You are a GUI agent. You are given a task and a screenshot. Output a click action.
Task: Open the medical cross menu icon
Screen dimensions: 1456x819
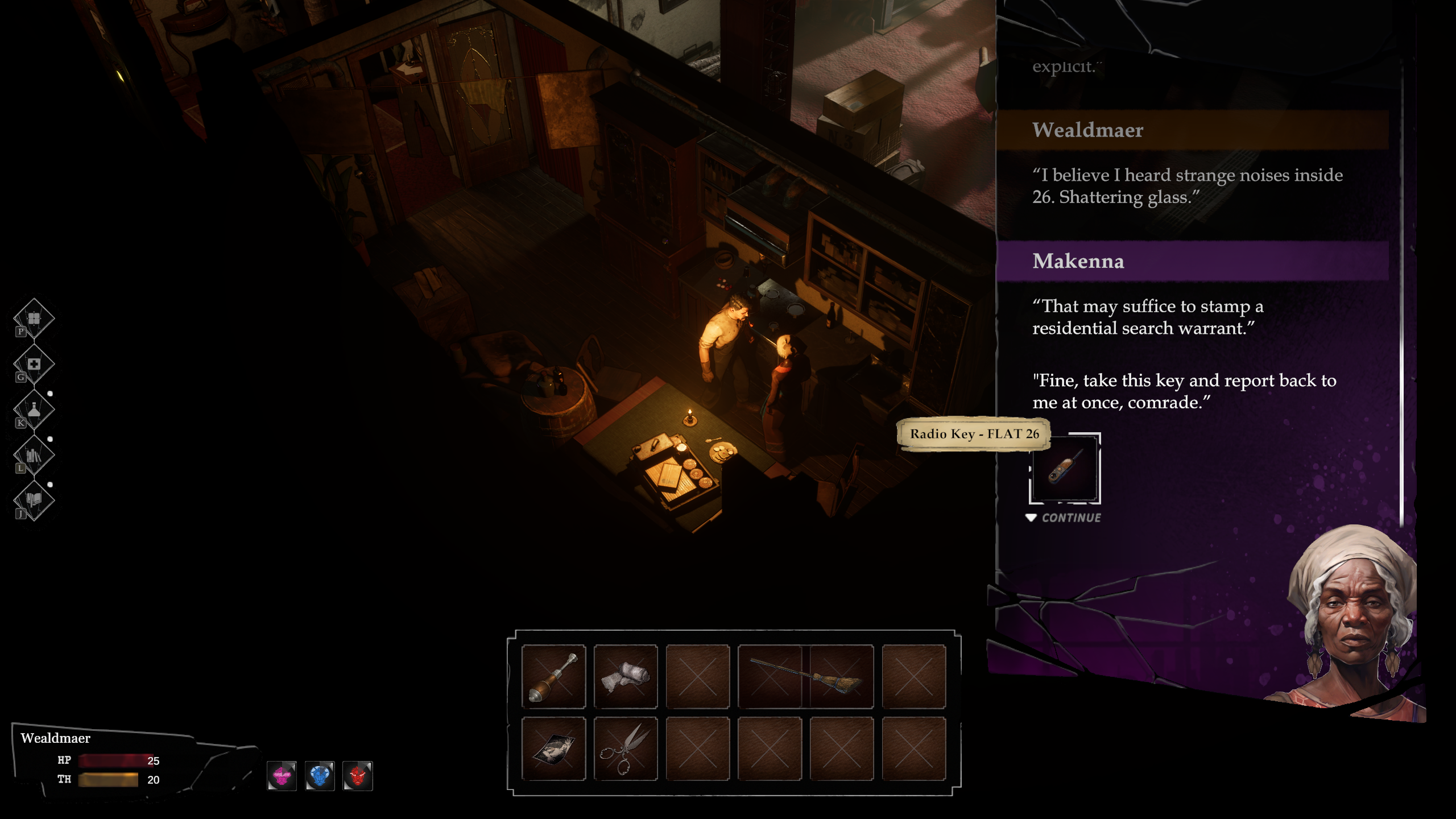pyautogui.click(x=34, y=364)
